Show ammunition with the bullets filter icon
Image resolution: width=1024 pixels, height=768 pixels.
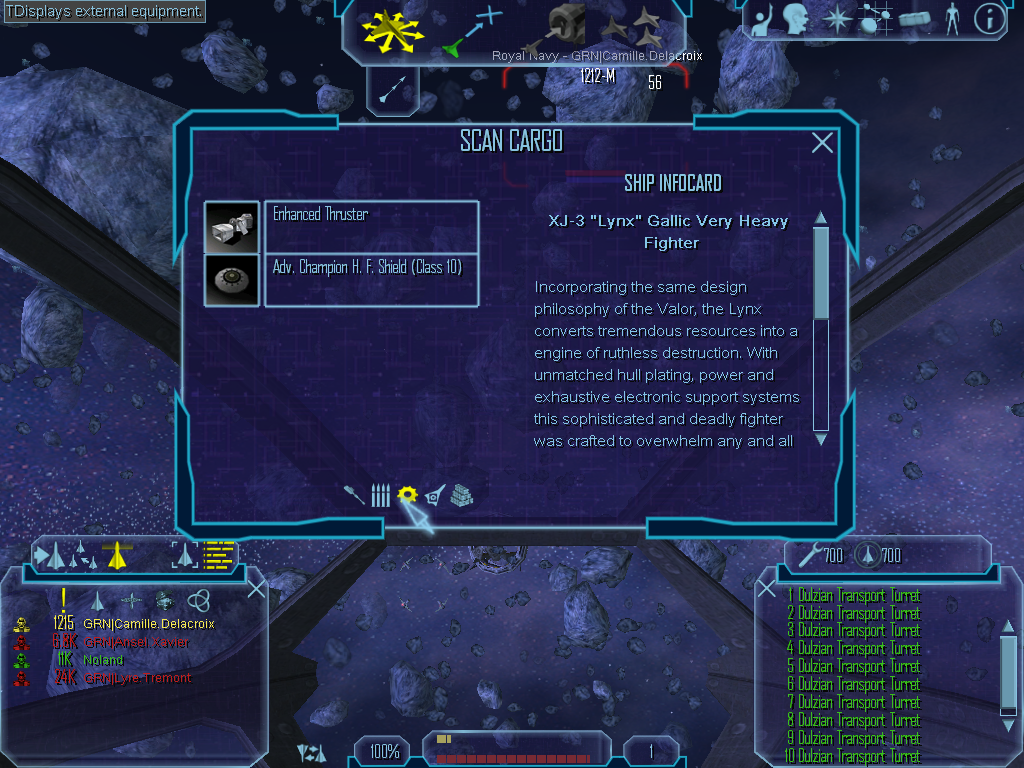click(380, 495)
